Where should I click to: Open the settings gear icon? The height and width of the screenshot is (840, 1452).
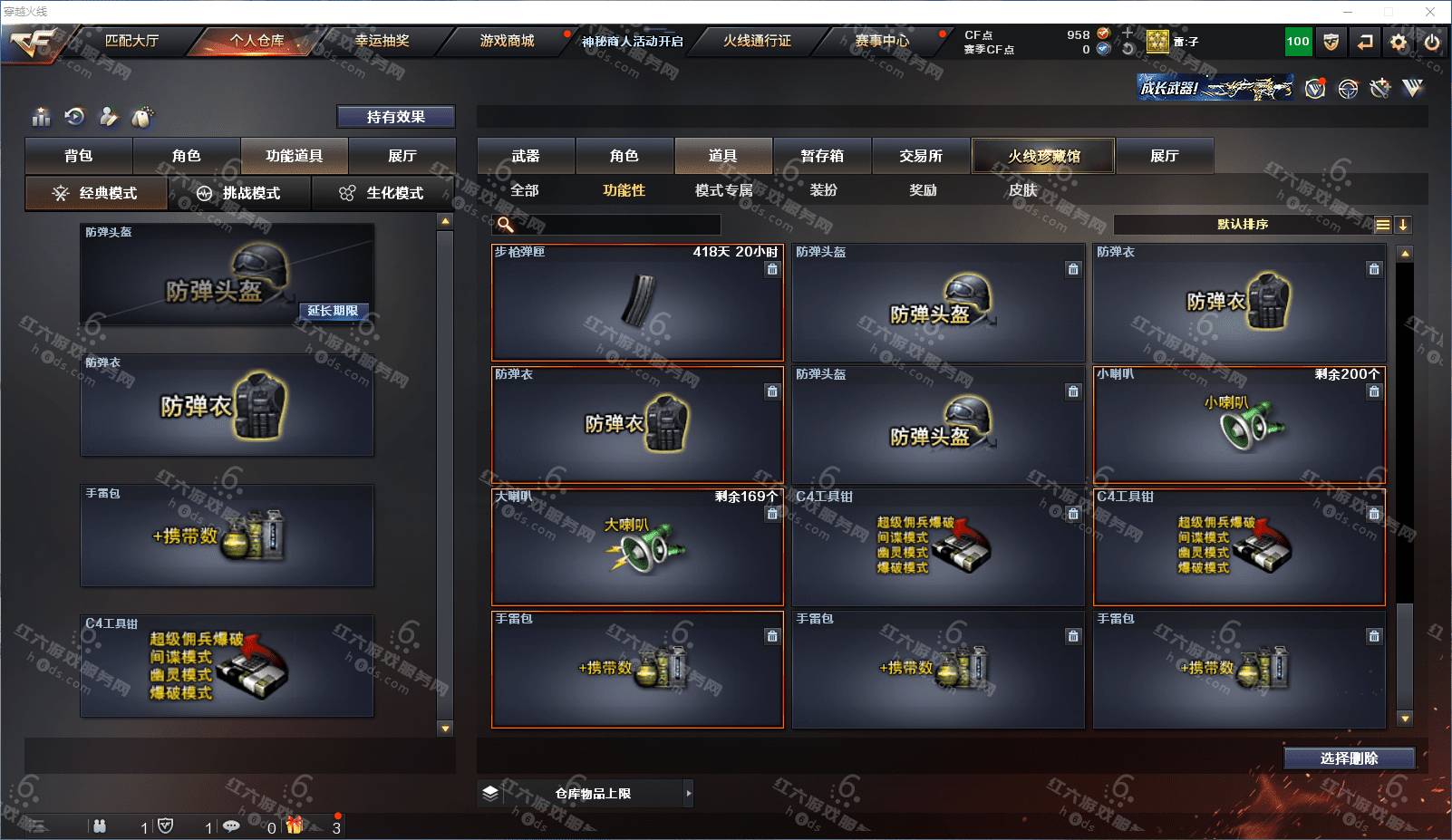pos(1399,42)
